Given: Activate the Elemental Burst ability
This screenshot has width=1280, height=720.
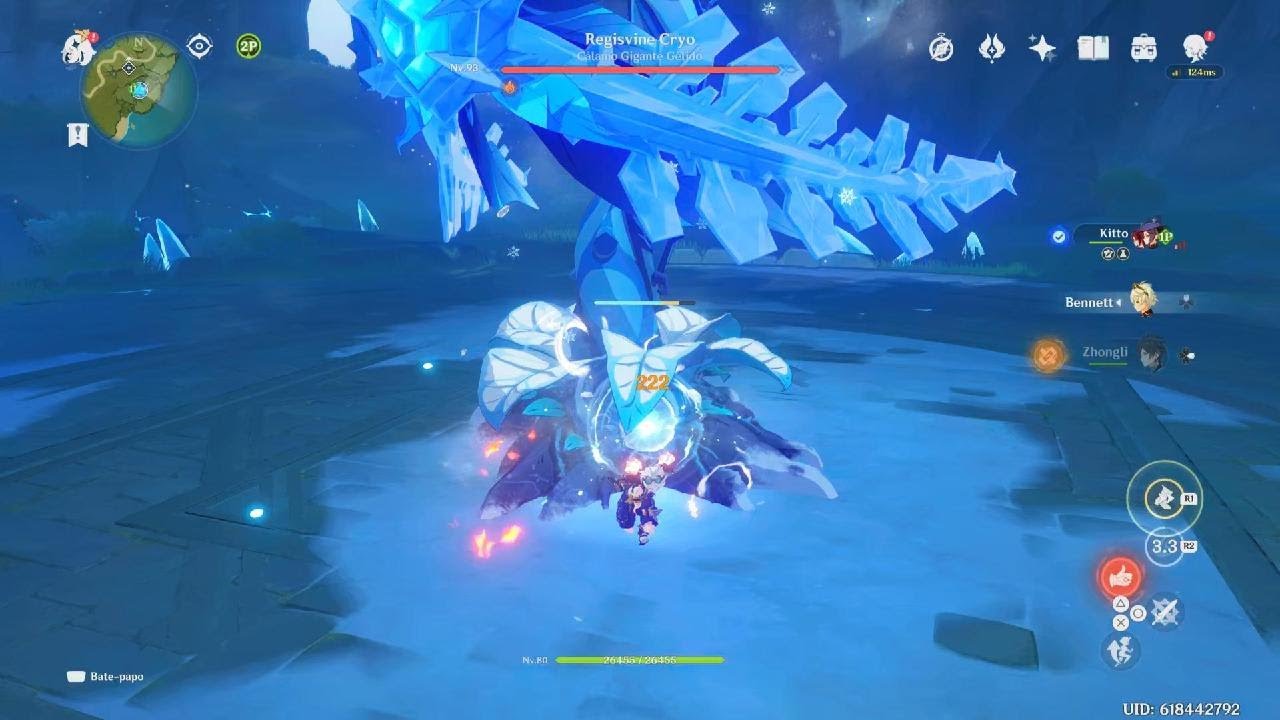Looking at the screenshot, I should point(1163,497).
